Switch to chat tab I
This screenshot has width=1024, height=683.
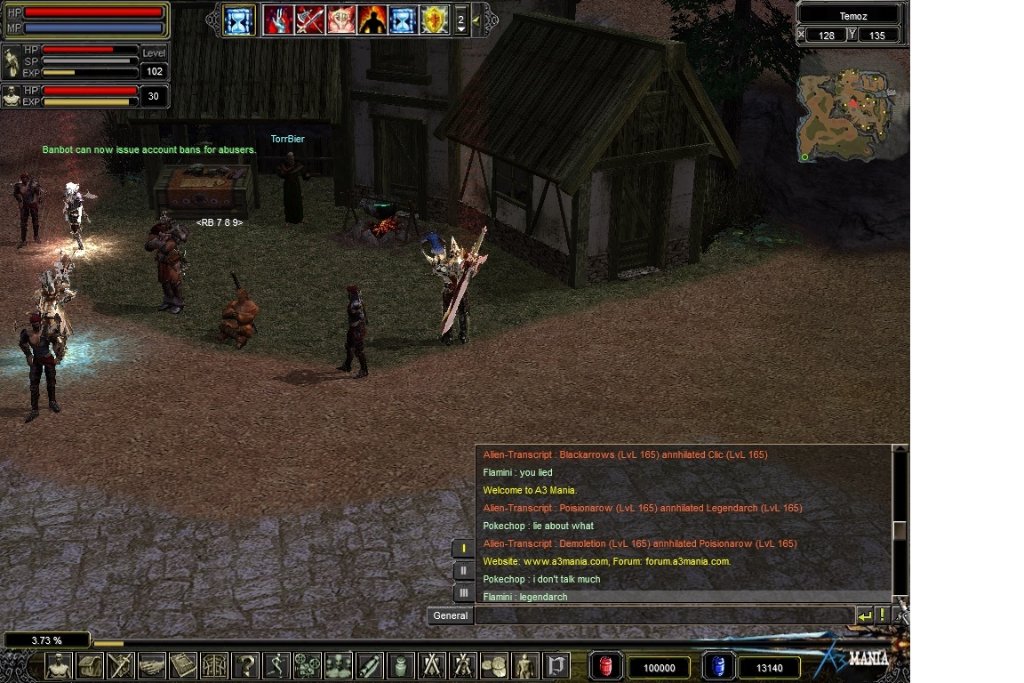click(x=463, y=548)
